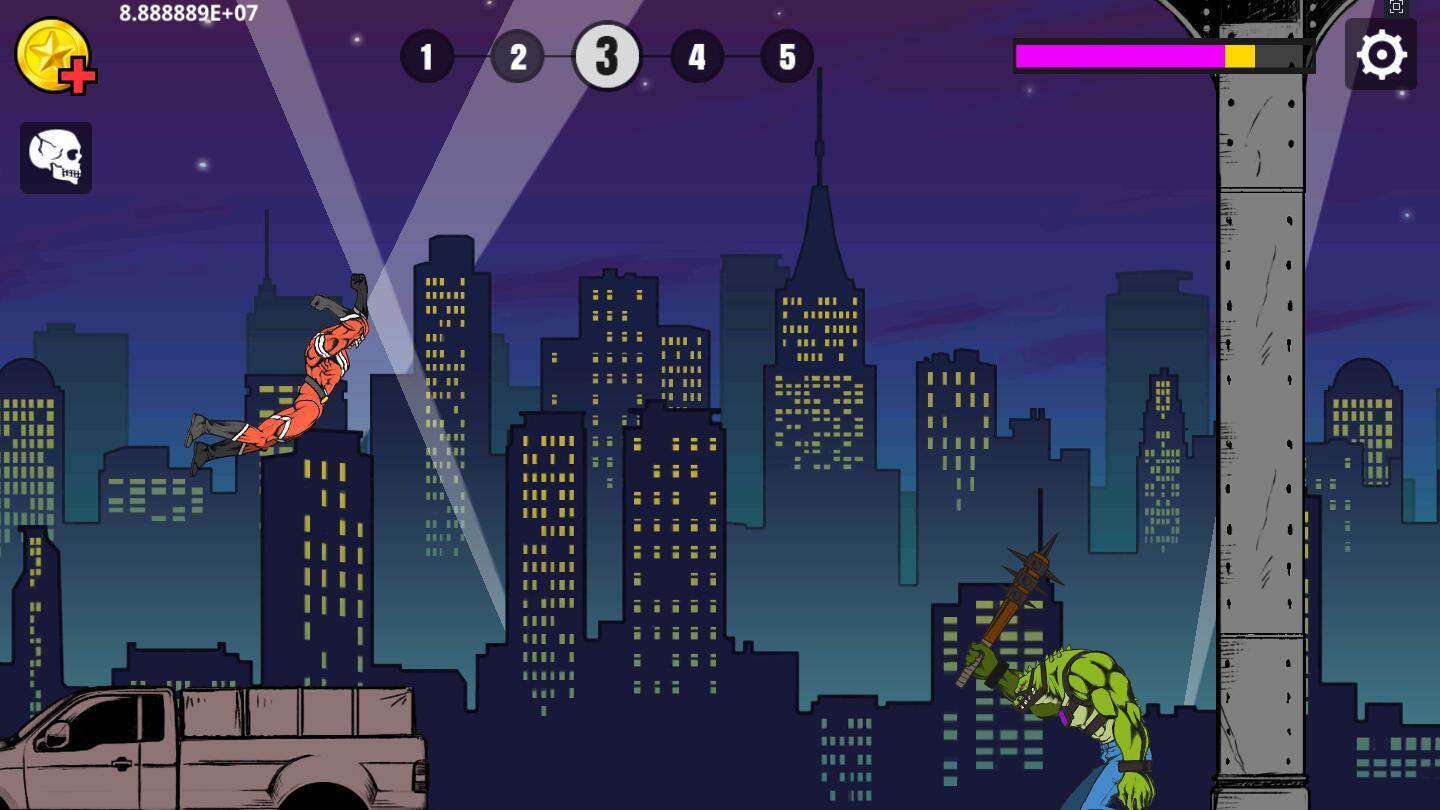This screenshot has width=1440, height=810.
Task: Select stage 1 marker
Action: (427, 56)
